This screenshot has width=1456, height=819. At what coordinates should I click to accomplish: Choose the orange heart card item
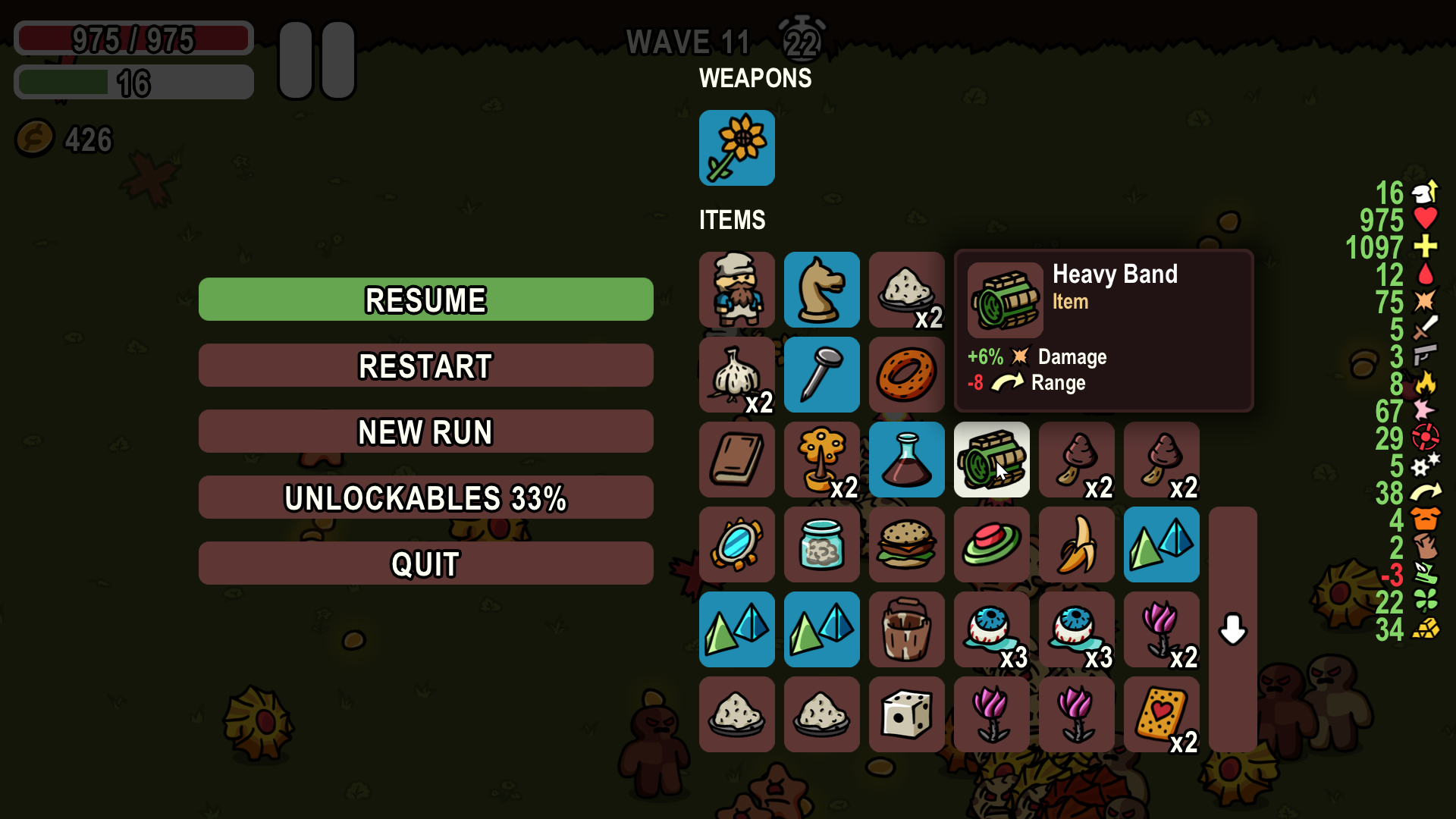coord(1161,714)
